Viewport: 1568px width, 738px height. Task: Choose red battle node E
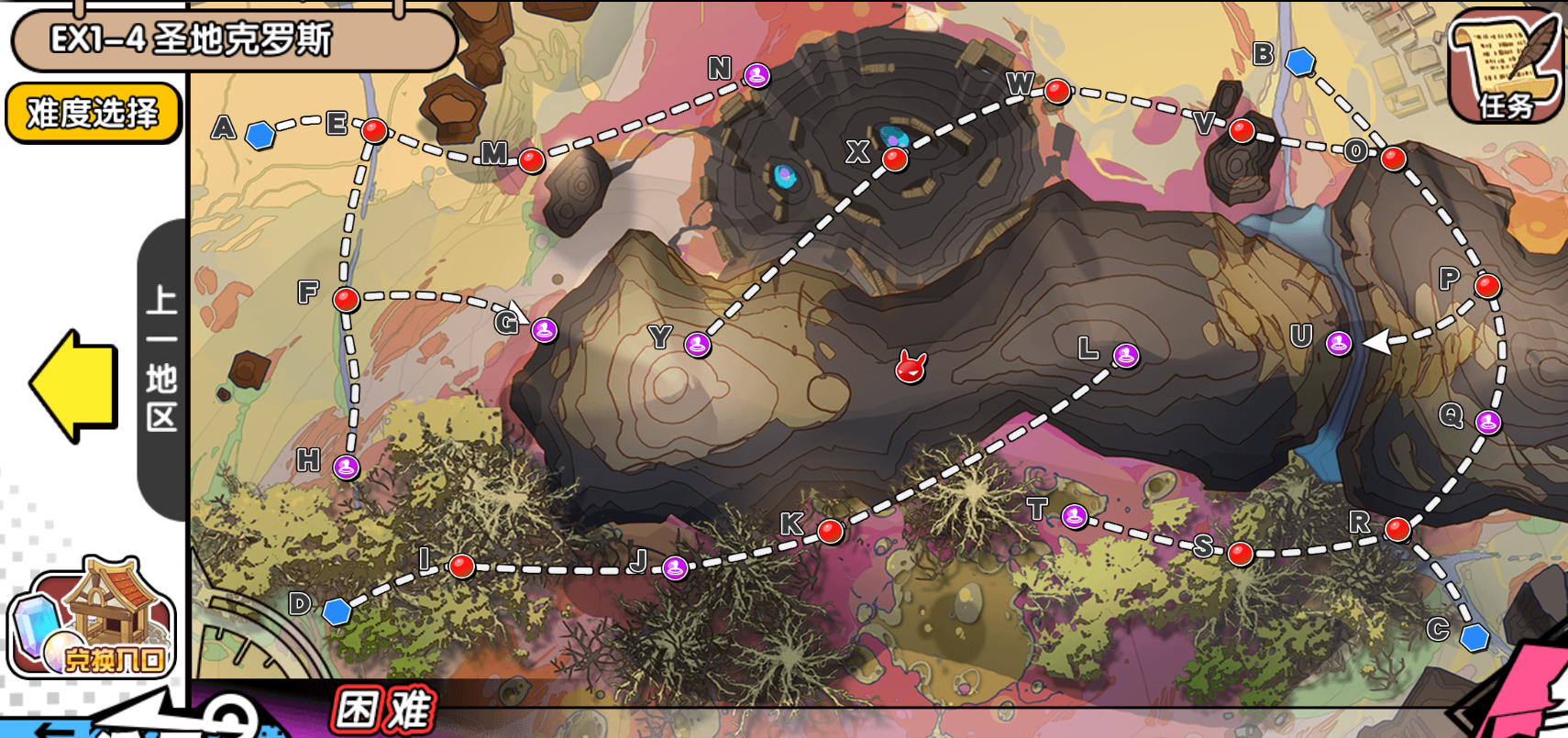374,130
